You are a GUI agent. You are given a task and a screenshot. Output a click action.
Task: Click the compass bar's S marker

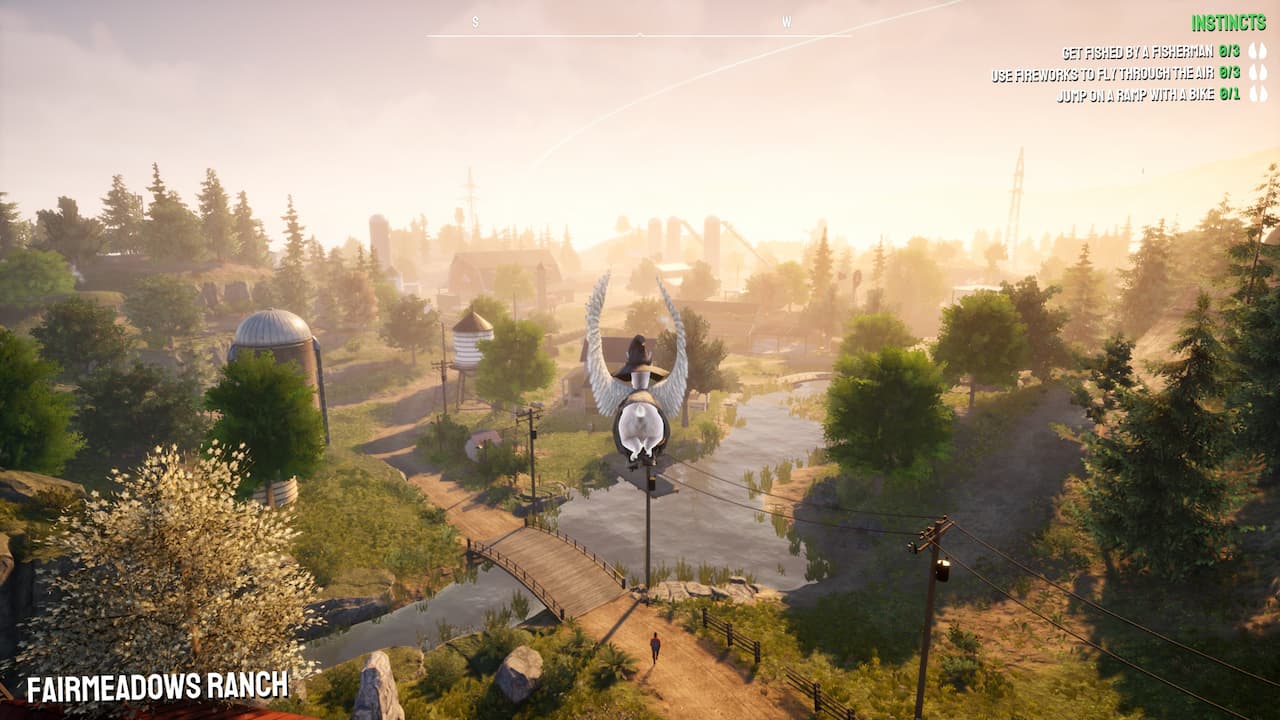pos(475,22)
